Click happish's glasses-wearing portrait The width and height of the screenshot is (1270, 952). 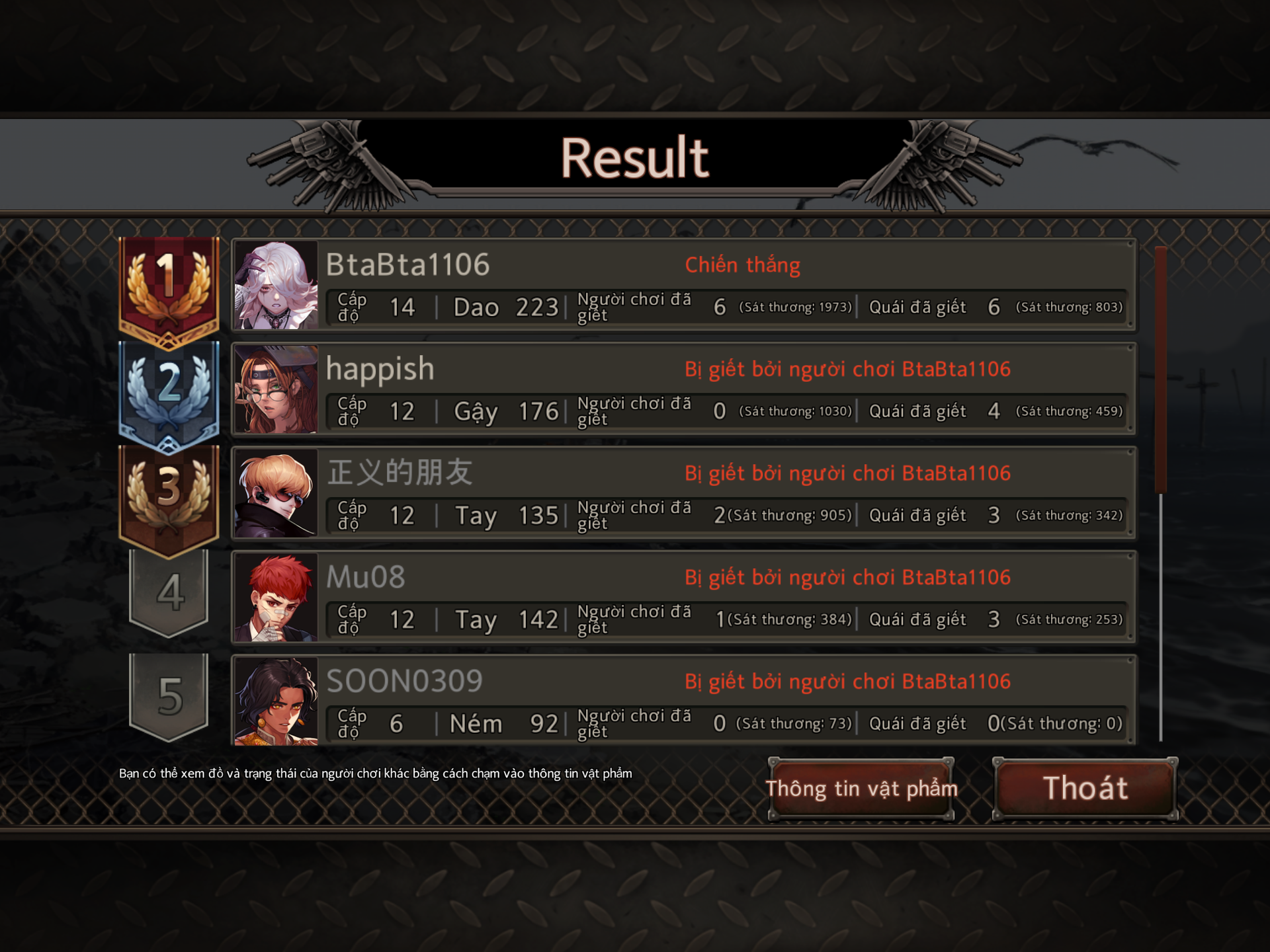click(x=276, y=389)
